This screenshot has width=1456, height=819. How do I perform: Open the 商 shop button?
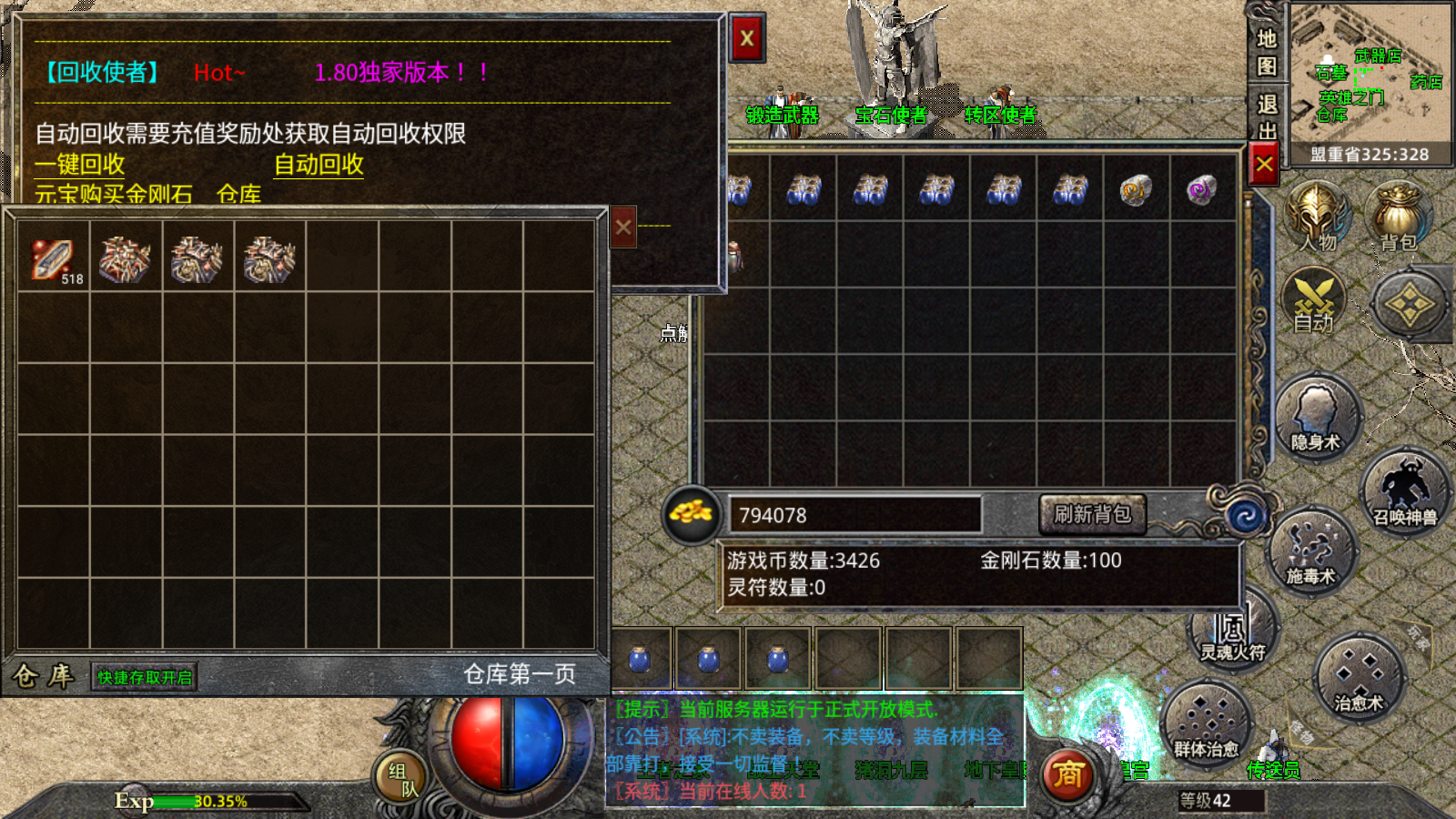[1067, 774]
